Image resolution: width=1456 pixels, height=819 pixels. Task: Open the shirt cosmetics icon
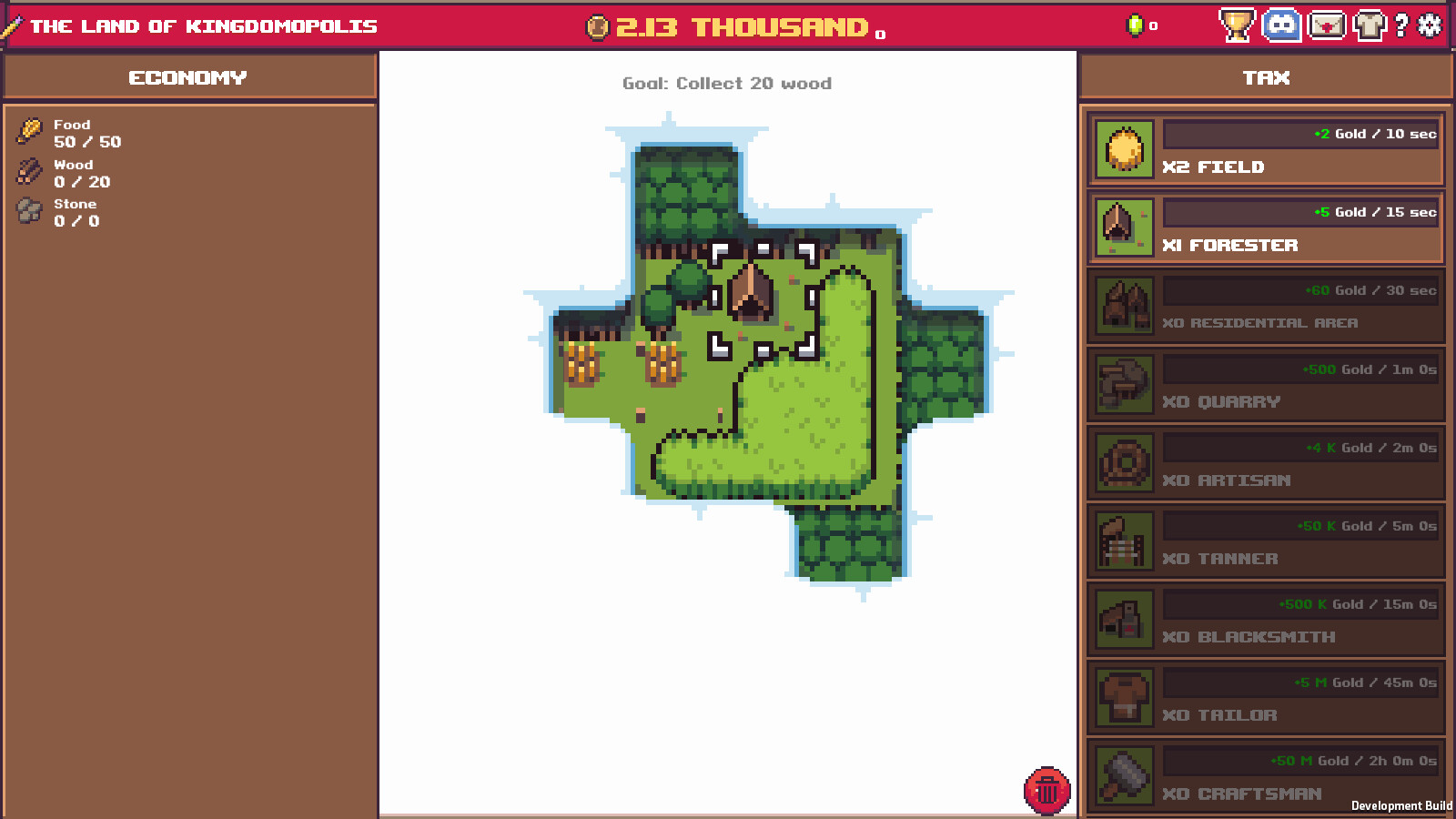click(1370, 26)
